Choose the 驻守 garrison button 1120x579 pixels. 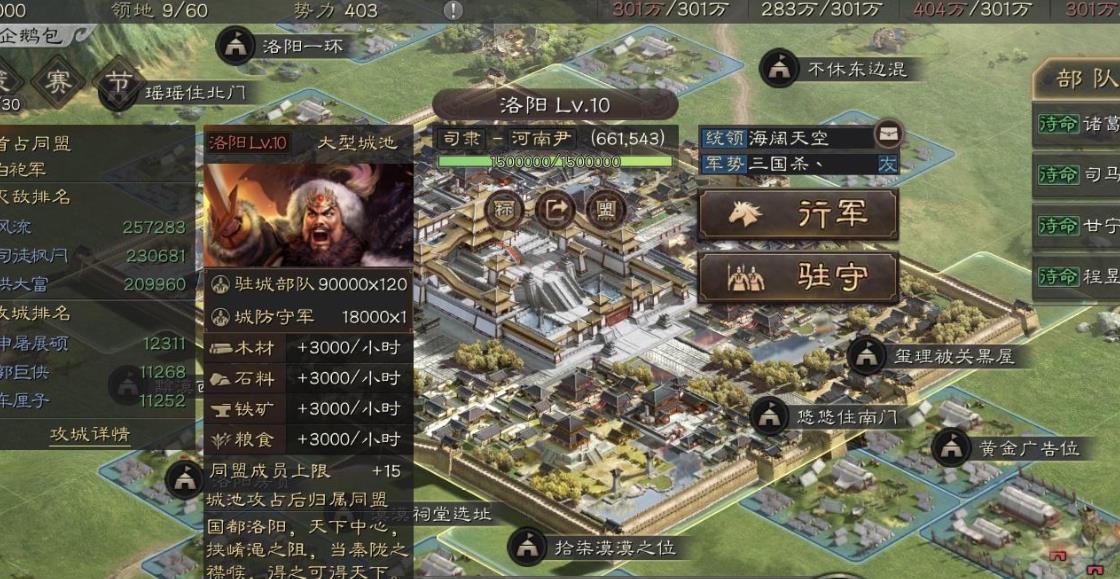798,277
